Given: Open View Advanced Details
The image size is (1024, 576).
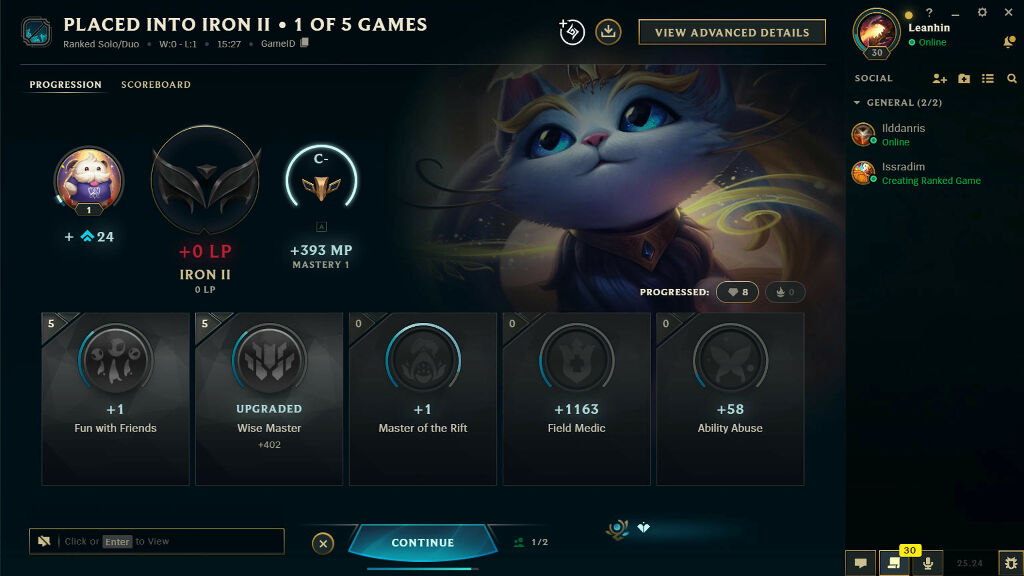Looking at the screenshot, I should [732, 32].
